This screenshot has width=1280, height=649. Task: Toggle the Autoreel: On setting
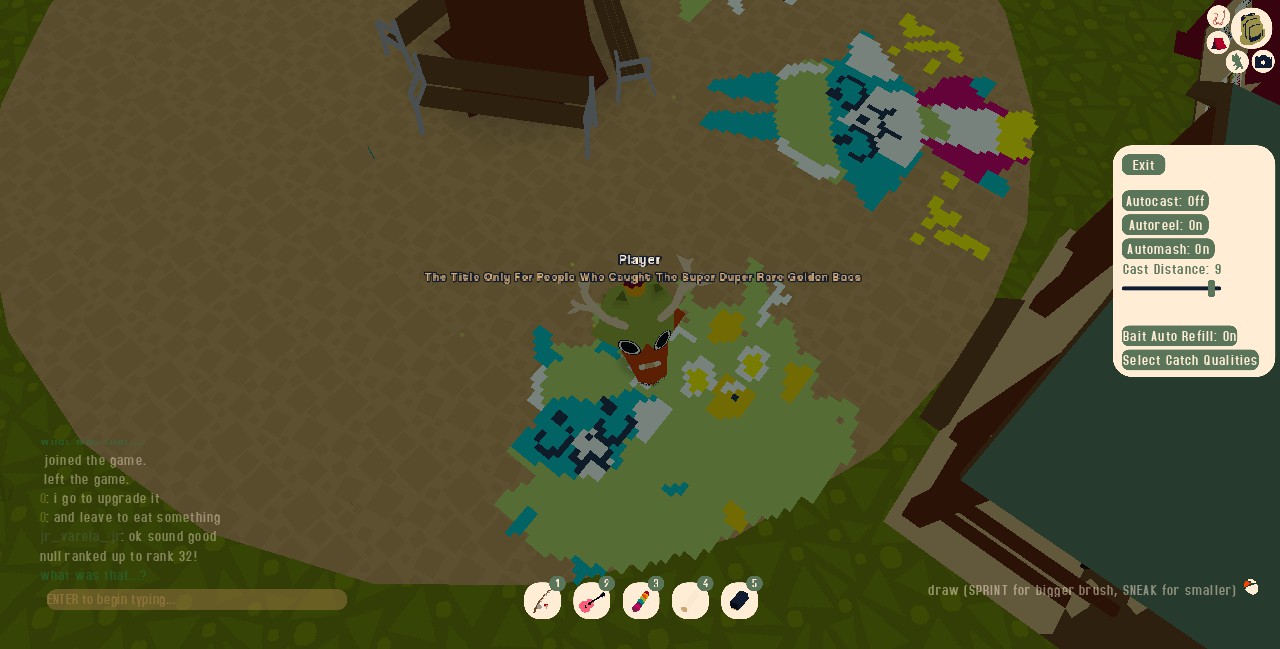click(x=1165, y=225)
